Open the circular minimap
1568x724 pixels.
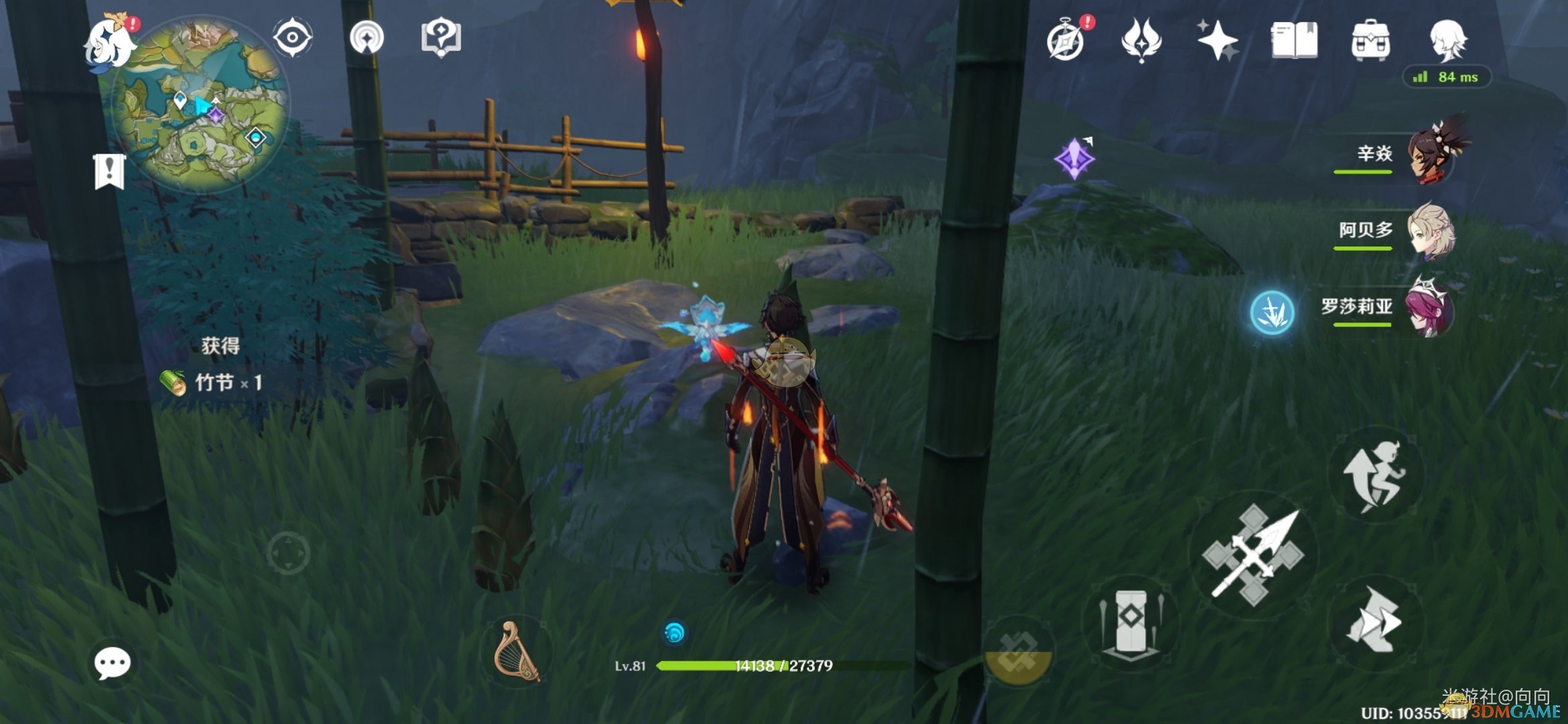201,107
